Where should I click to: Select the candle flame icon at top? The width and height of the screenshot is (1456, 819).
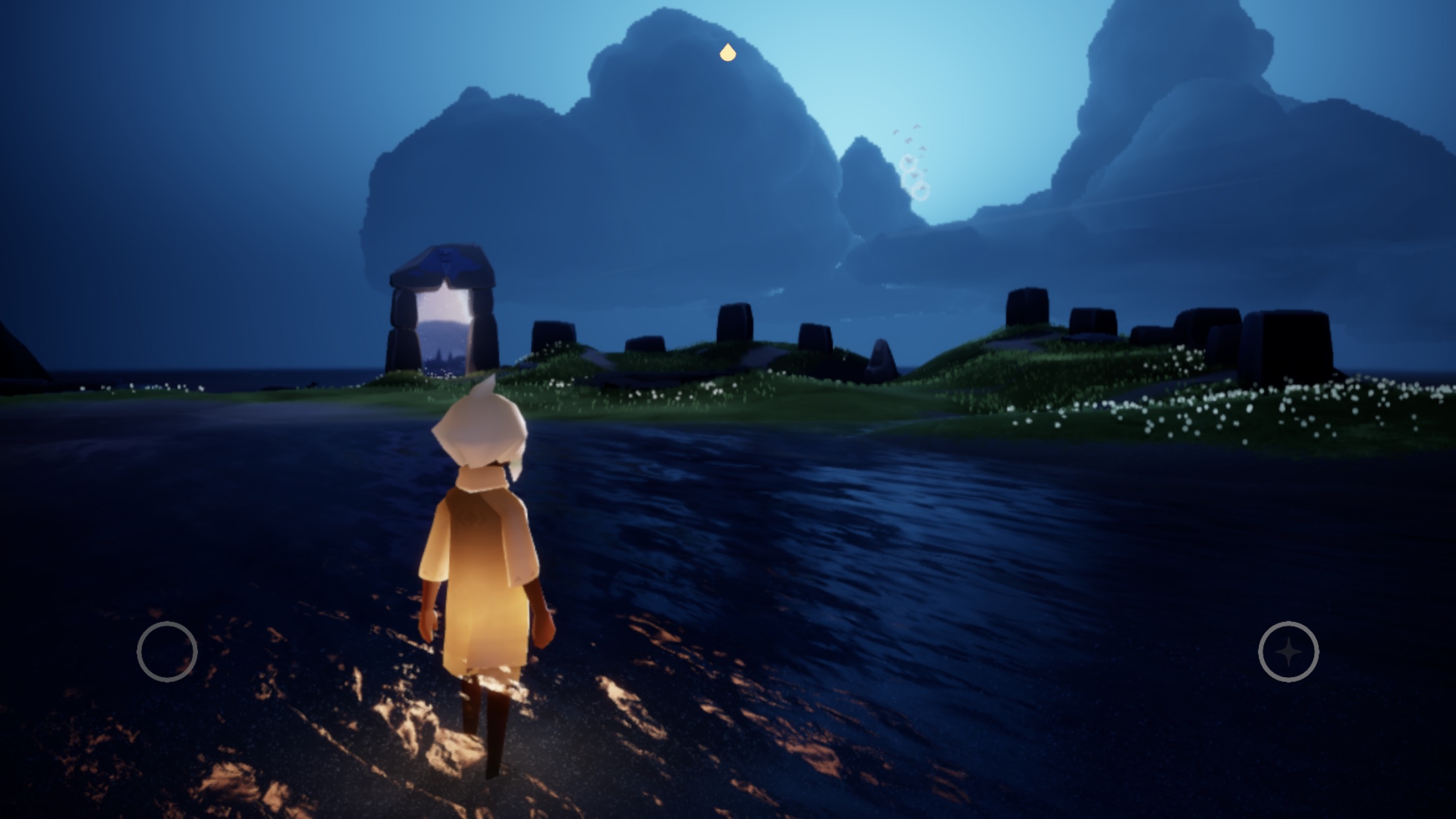point(727,53)
